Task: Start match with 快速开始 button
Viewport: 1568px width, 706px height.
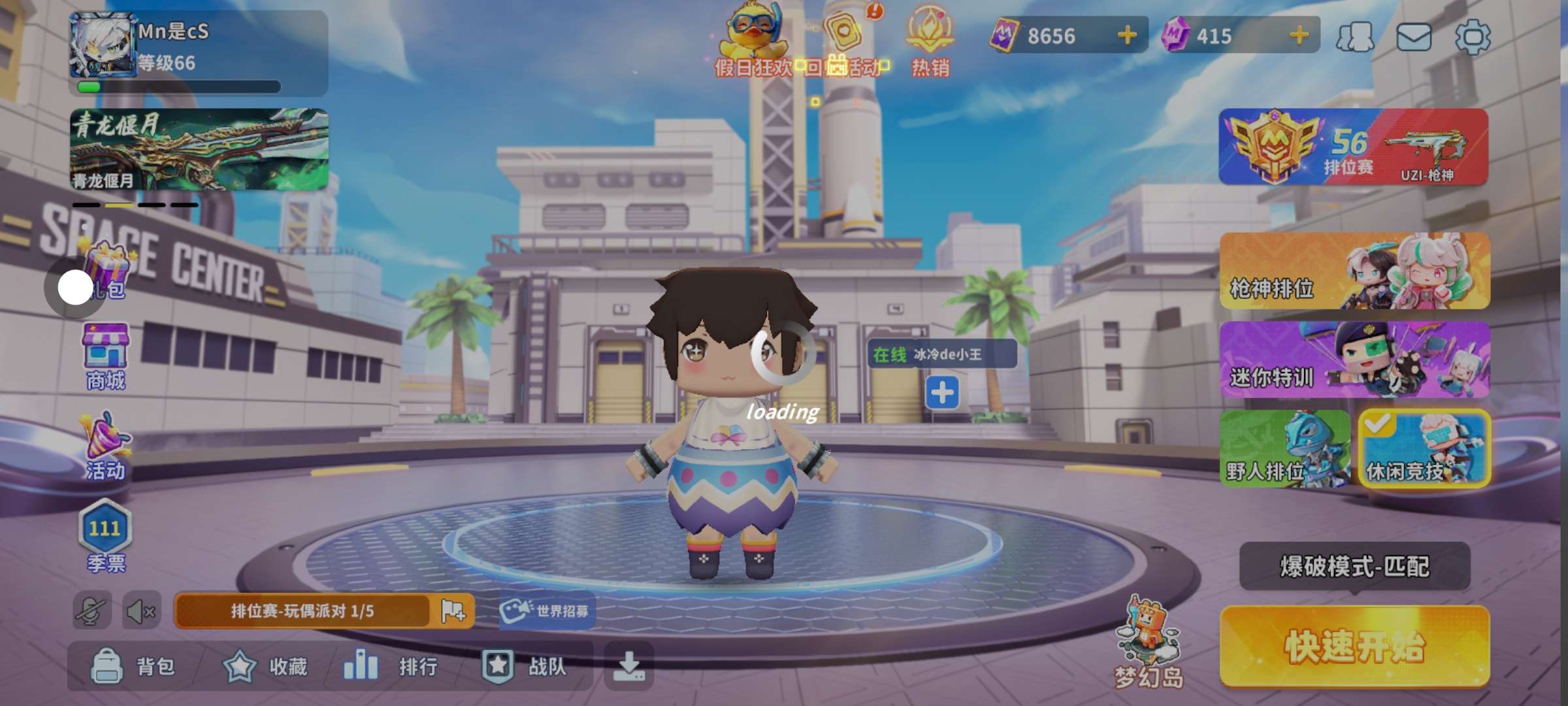Action: coord(1354,647)
